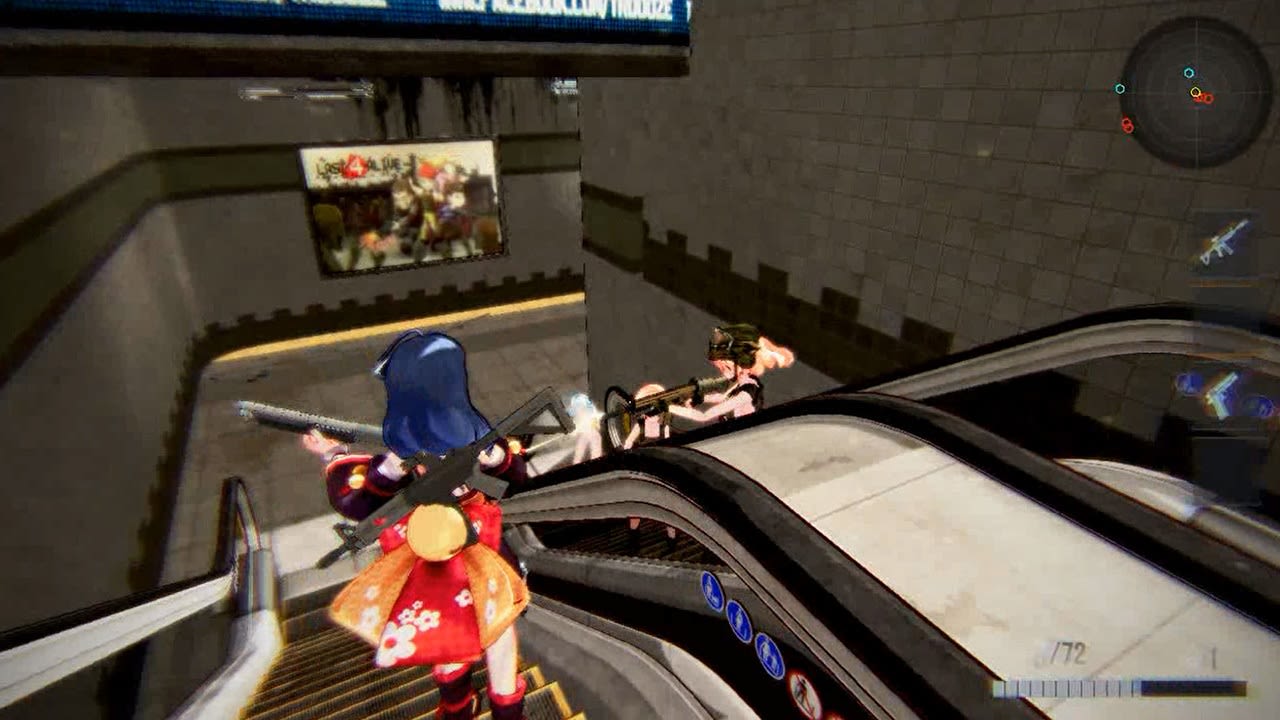
Task: Click the yellow player marker on the minimap
Action: [x=1196, y=92]
